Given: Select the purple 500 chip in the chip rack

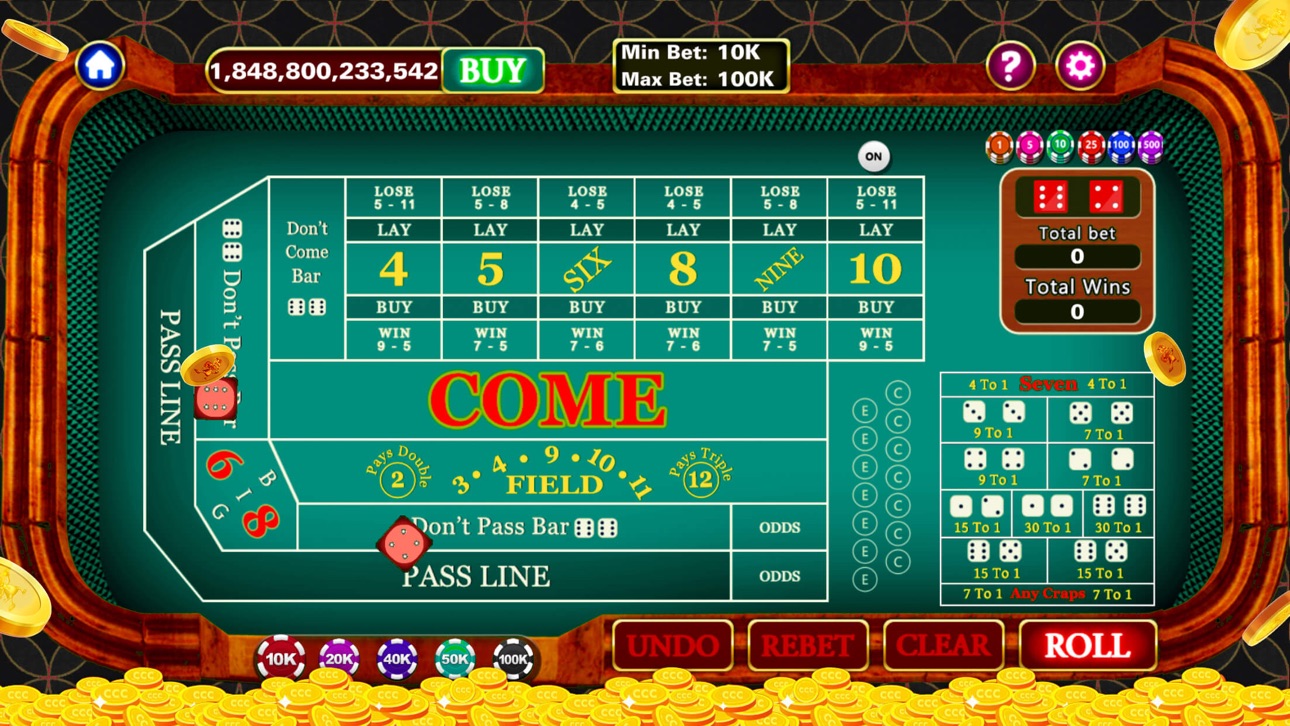Looking at the screenshot, I should (x=1152, y=147).
